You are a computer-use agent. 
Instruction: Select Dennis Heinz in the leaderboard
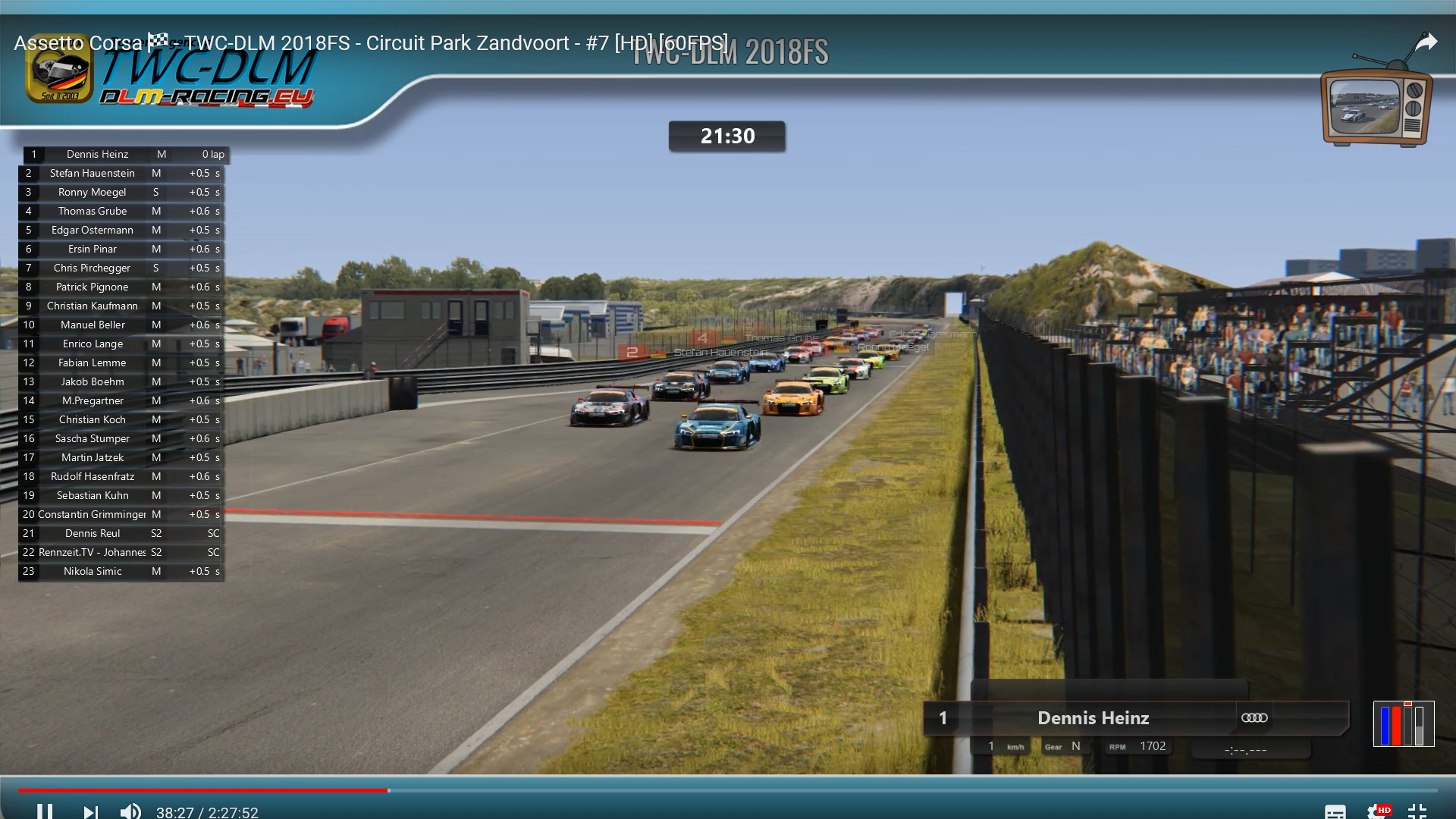98,154
